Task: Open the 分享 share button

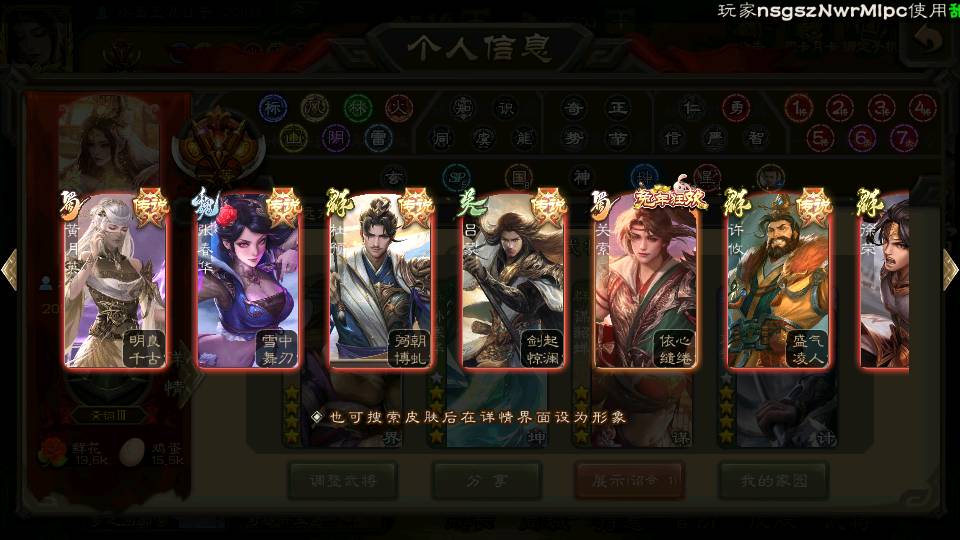Action: pyautogui.click(x=486, y=481)
